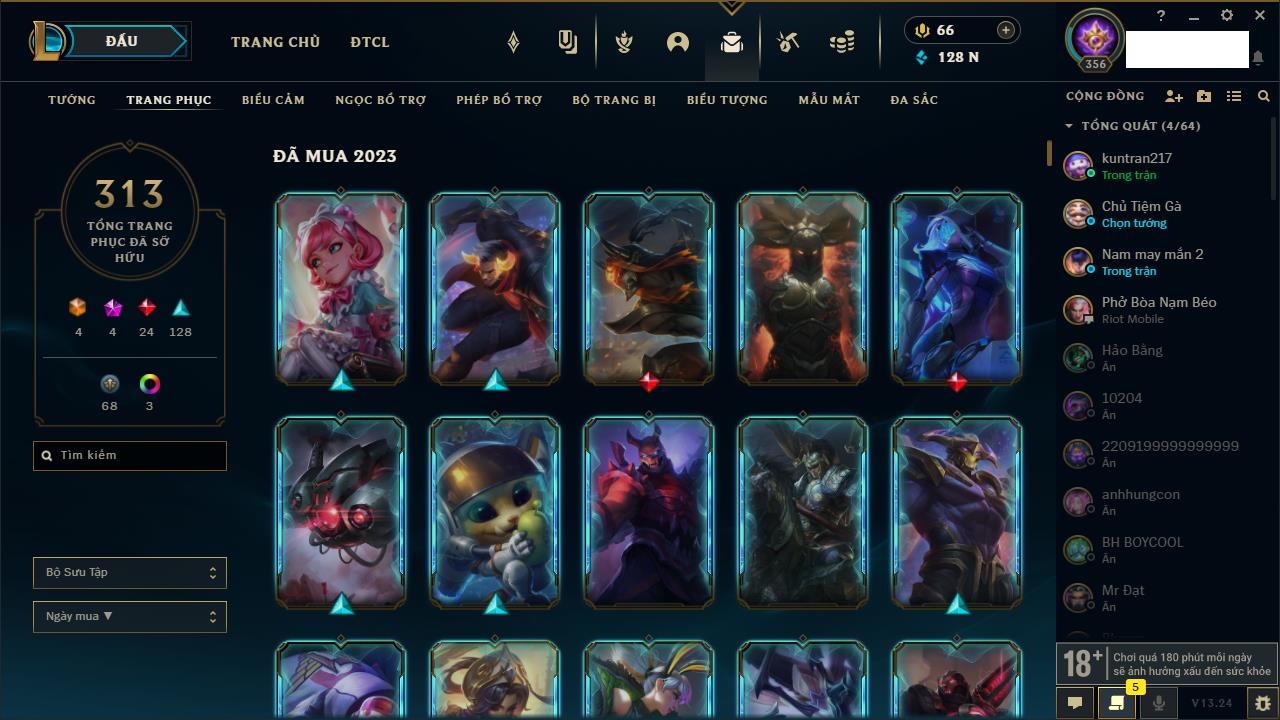Focus the Tìm kiếm search box
This screenshot has width=1280, height=720.
coord(130,456)
